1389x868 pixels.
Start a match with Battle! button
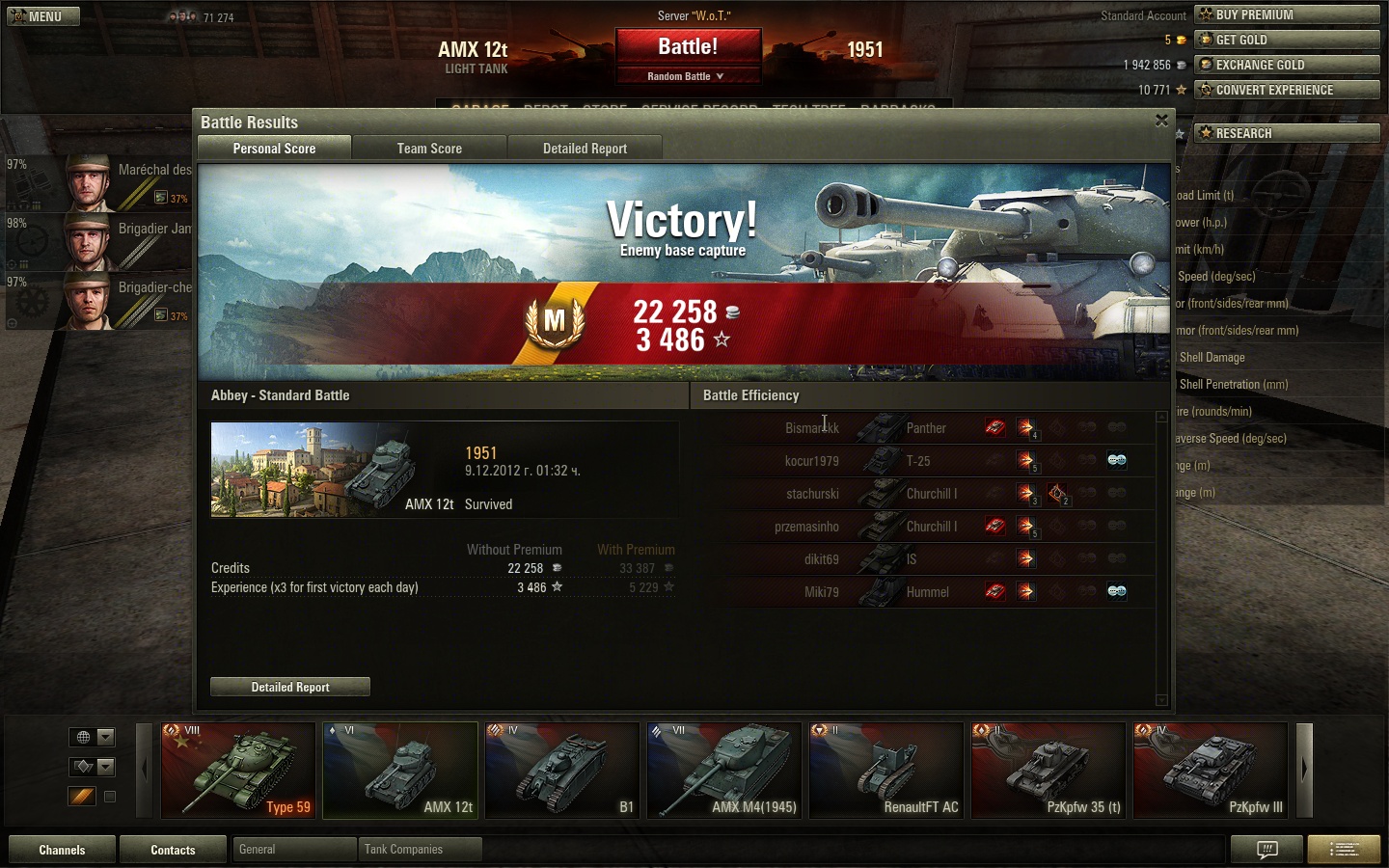pos(688,47)
